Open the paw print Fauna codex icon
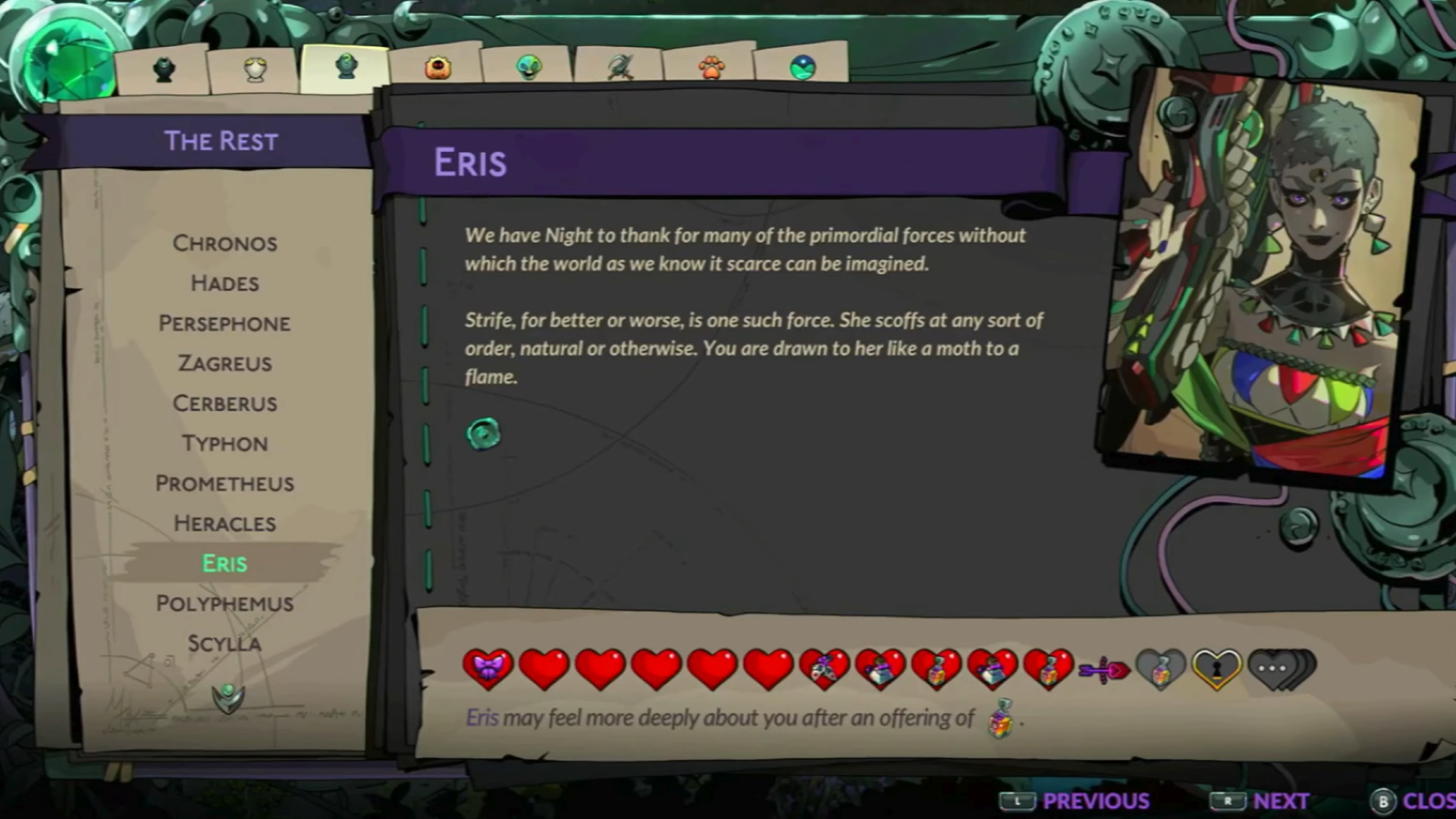Screen dimensions: 1456x819 (711, 68)
